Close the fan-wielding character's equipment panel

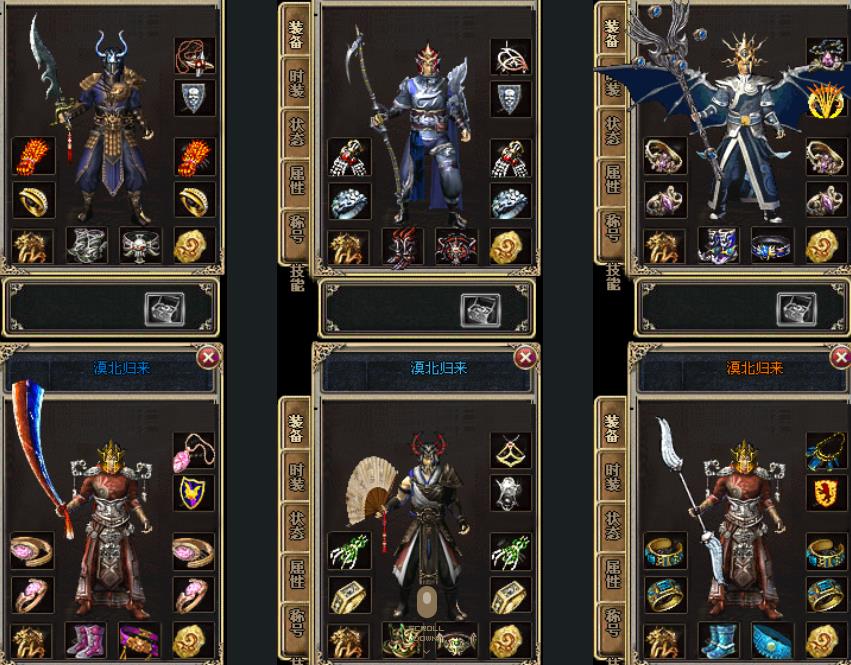525,358
